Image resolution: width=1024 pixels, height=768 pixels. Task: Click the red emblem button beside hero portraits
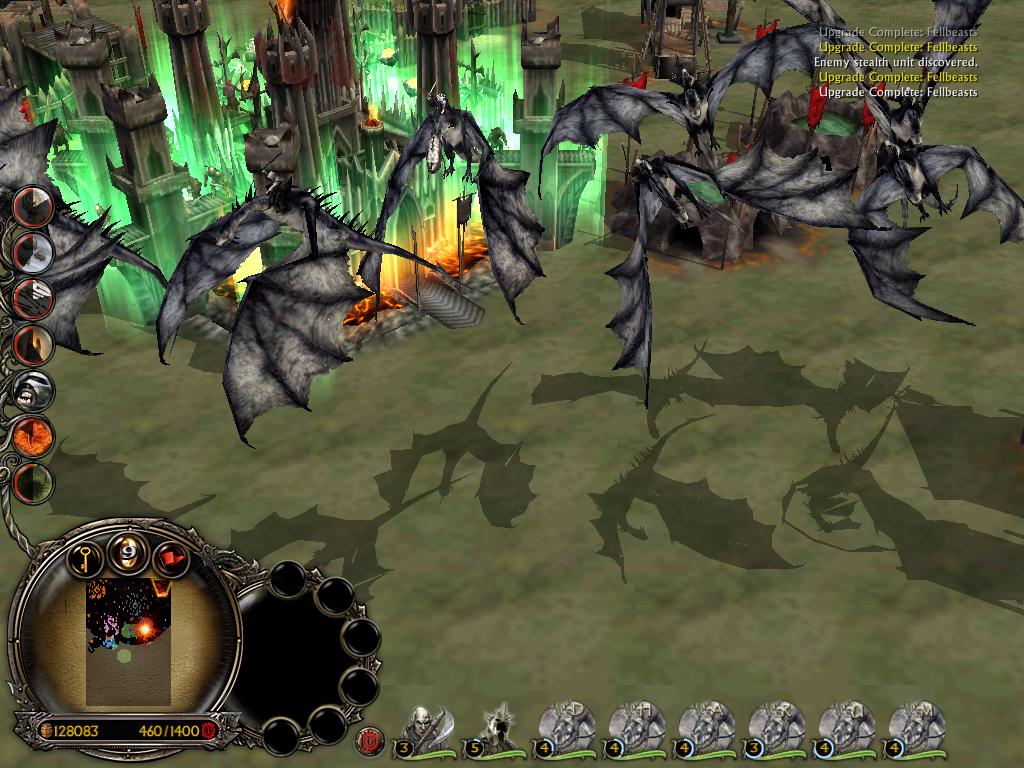(368, 740)
